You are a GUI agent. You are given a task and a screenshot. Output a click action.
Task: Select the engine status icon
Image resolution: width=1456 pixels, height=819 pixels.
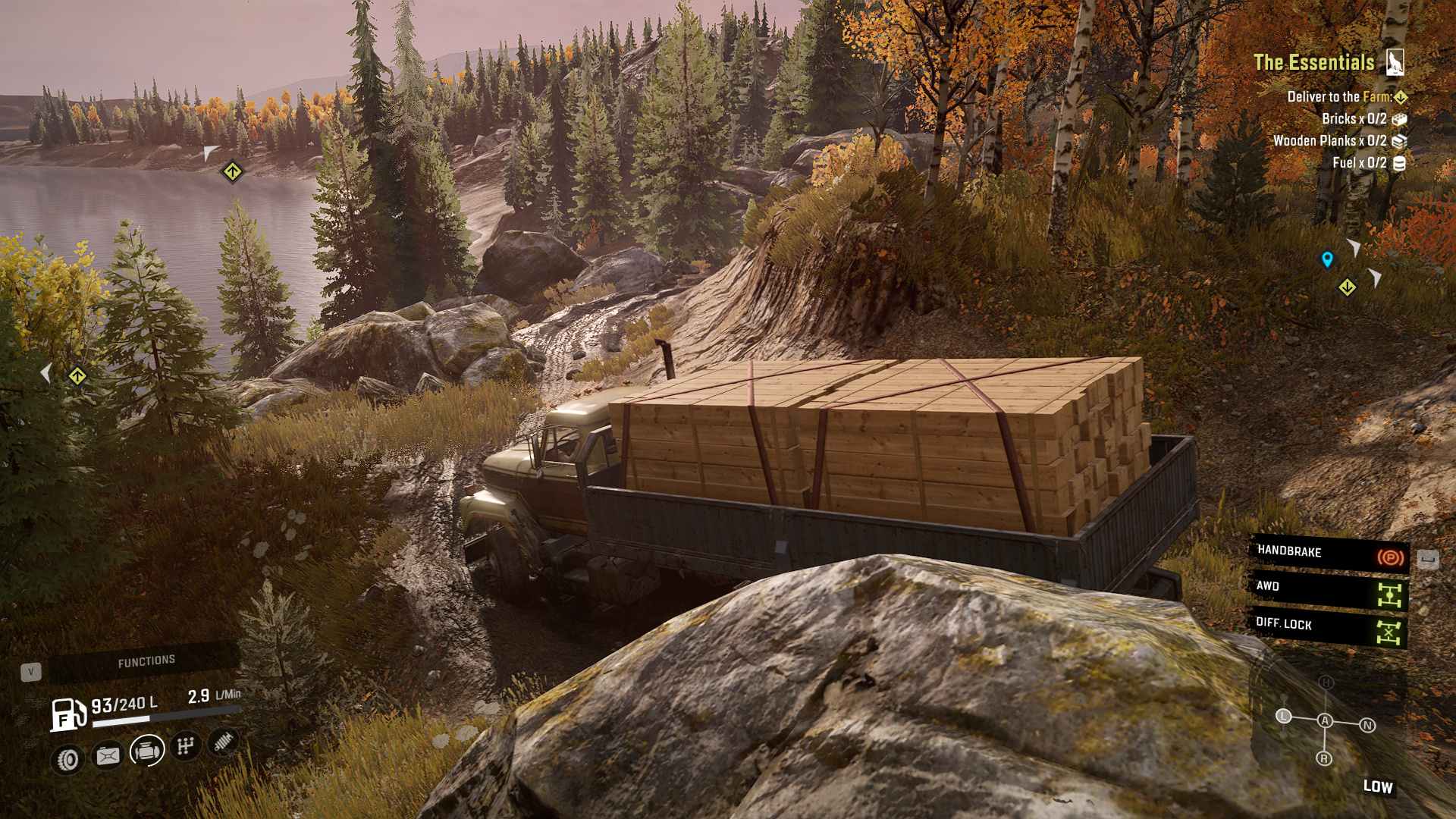147,751
